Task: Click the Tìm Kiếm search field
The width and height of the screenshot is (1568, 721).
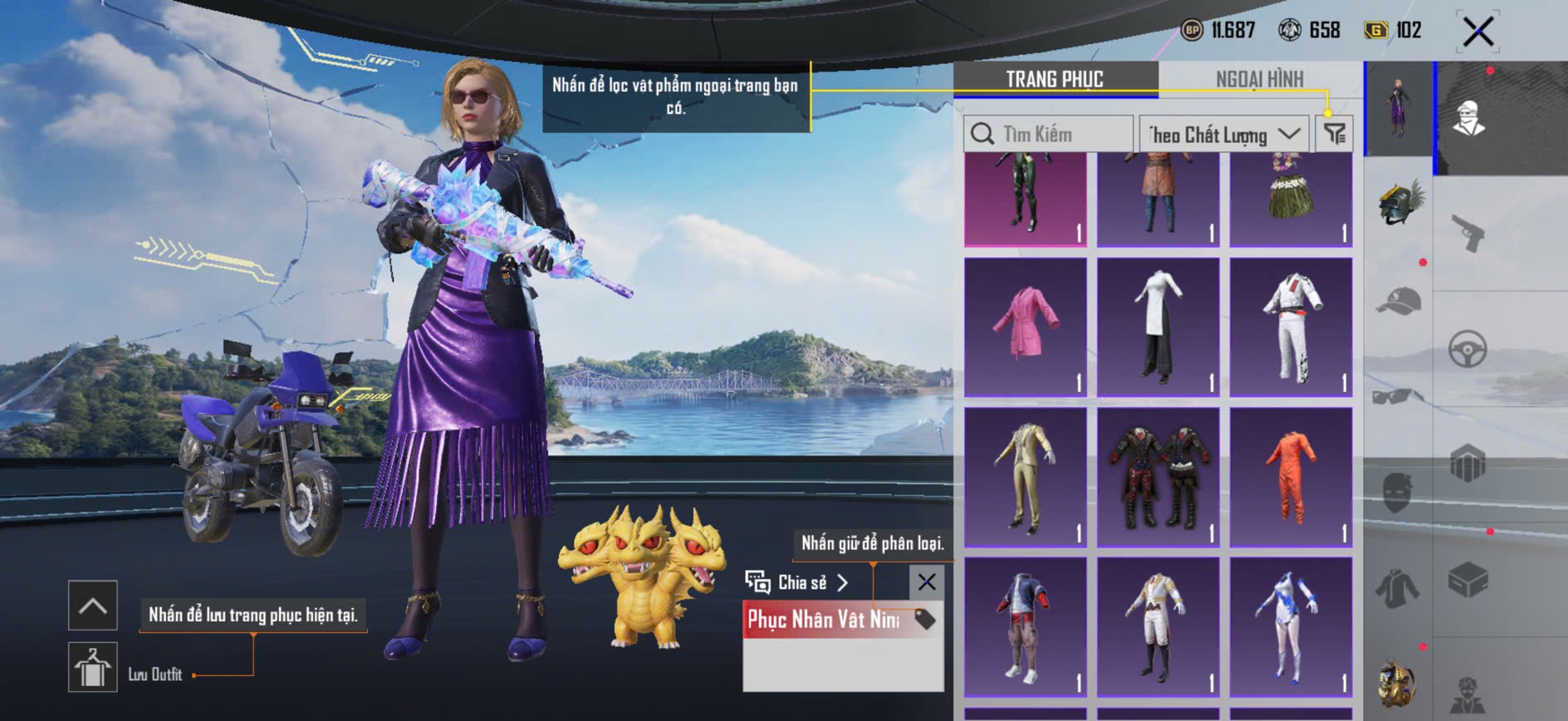Action: 1048,134
